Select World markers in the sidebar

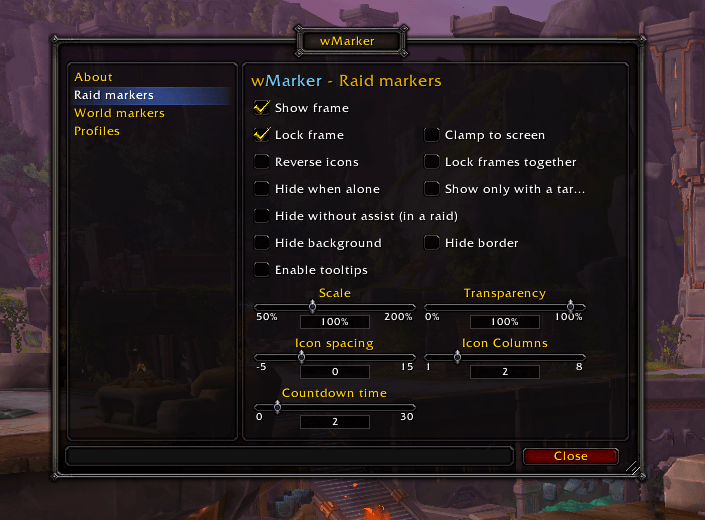(x=119, y=113)
